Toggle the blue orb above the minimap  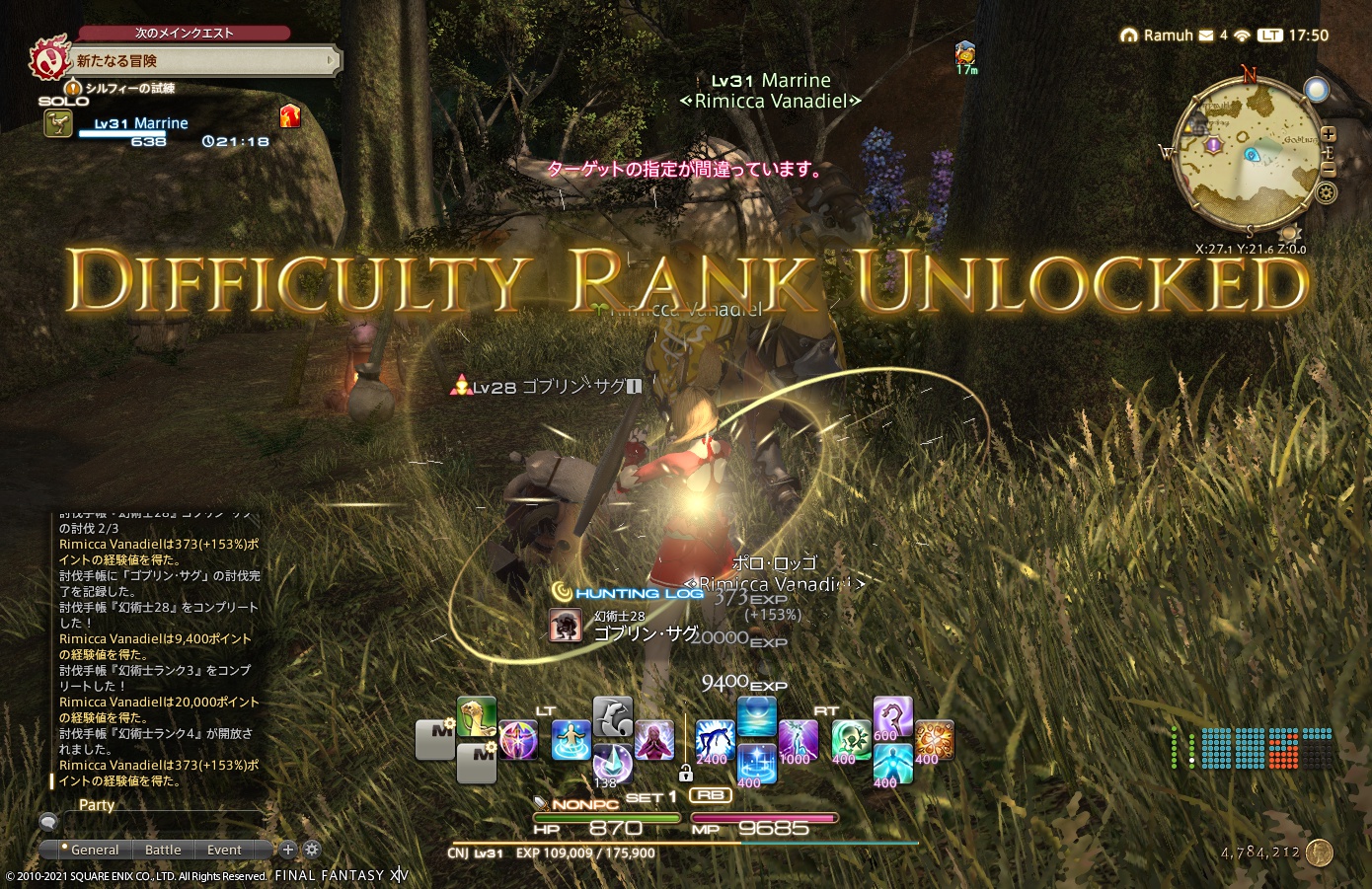coord(1317,89)
